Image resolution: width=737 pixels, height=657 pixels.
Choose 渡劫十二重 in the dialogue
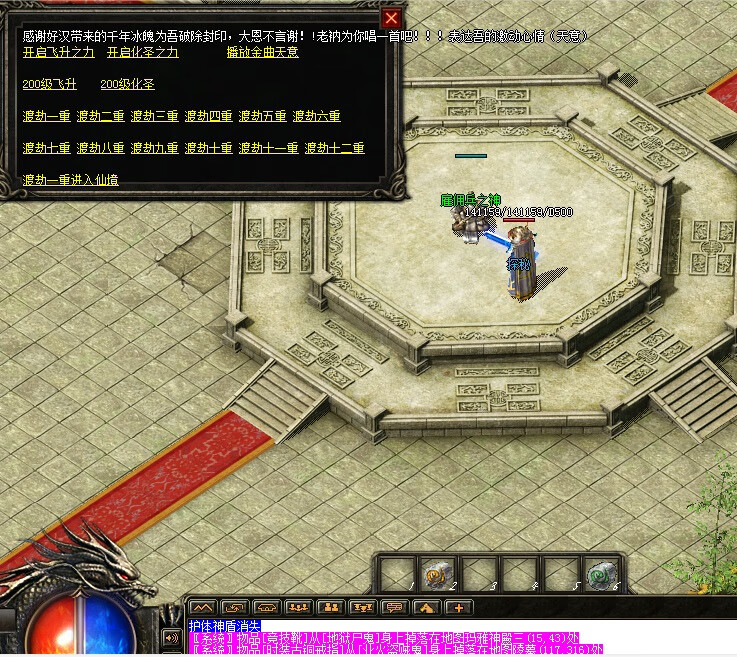point(334,148)
